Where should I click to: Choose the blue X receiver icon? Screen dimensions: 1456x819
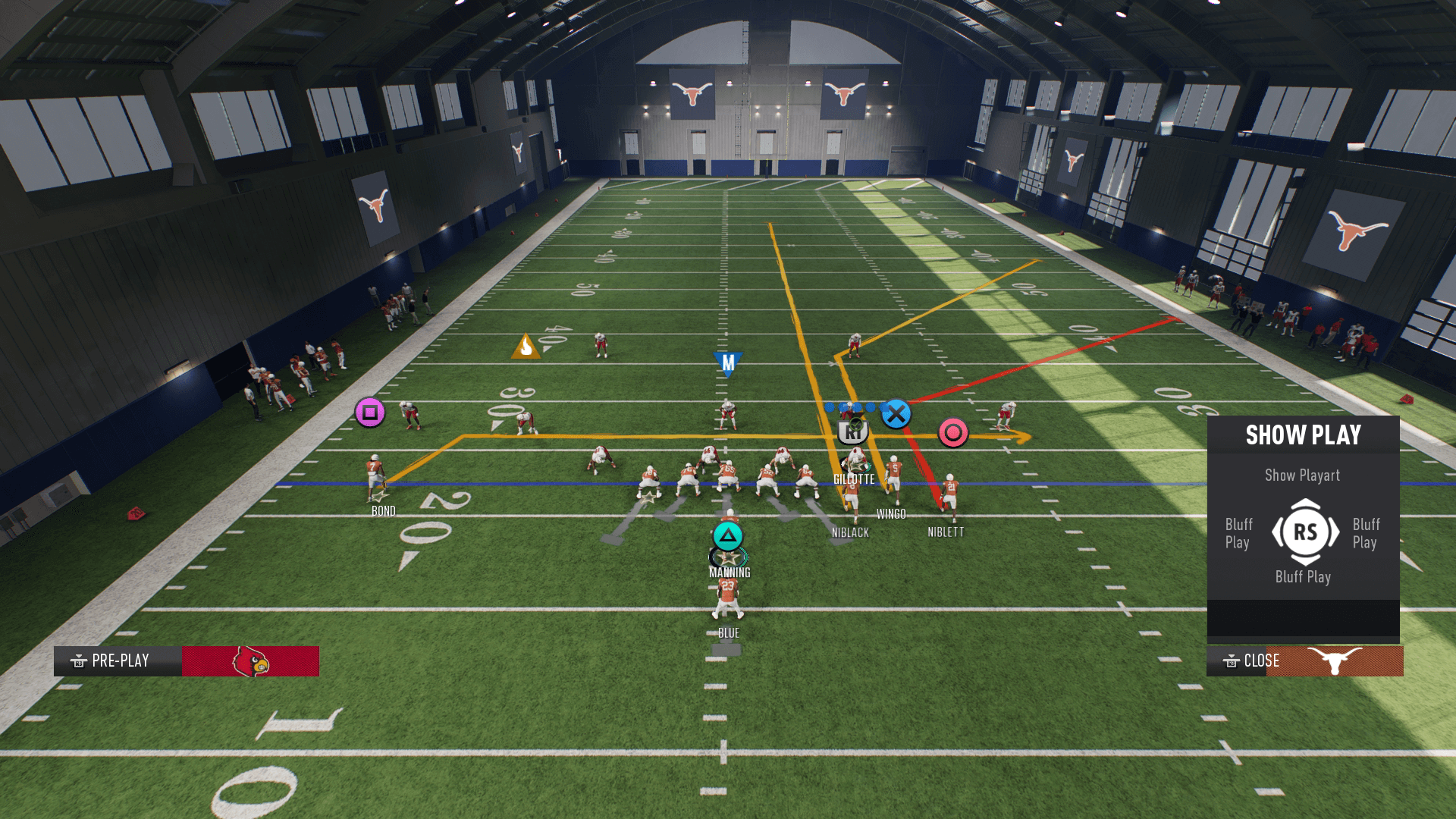tap(896, 414)
